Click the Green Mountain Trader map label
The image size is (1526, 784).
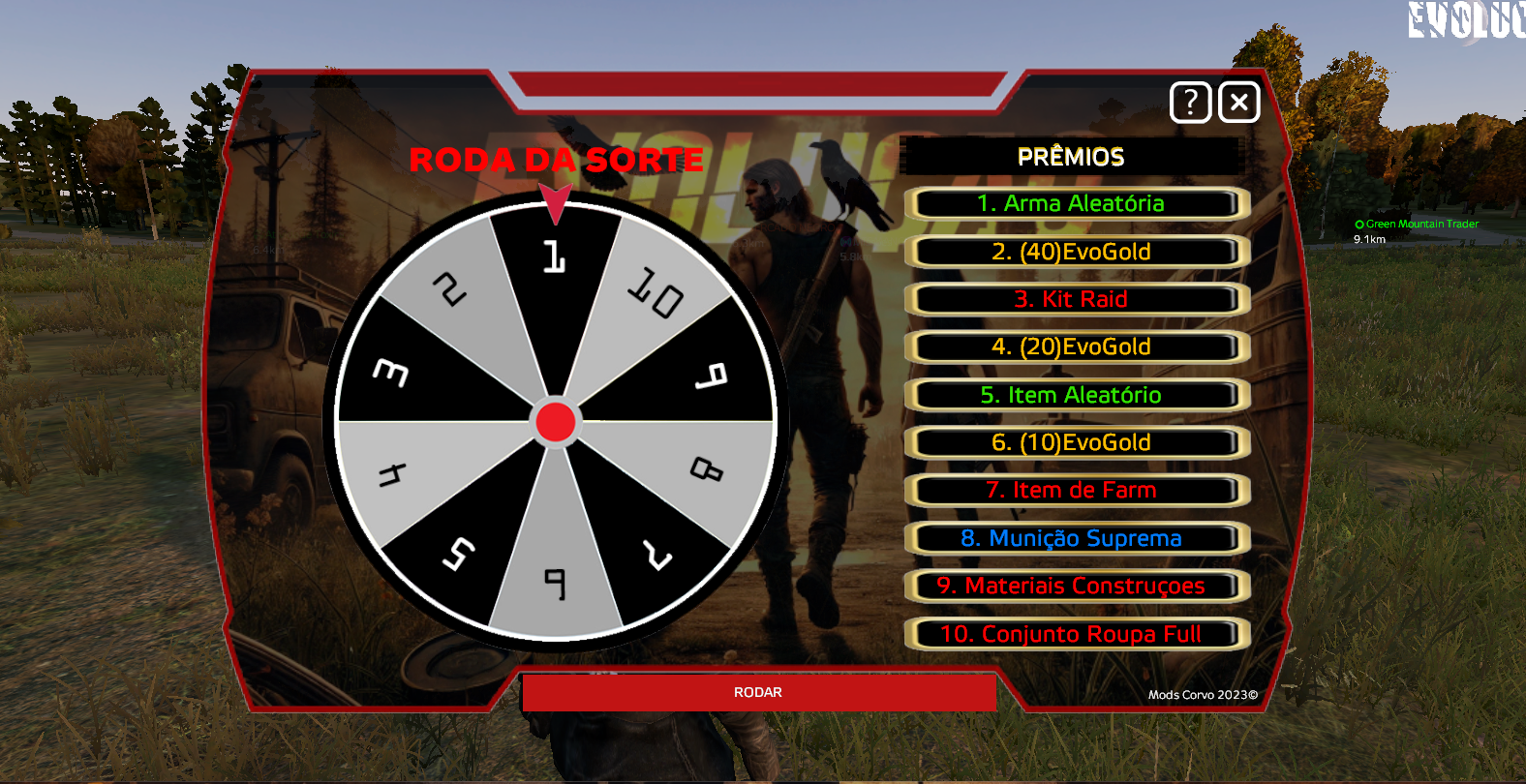[x=1417, y=223]
